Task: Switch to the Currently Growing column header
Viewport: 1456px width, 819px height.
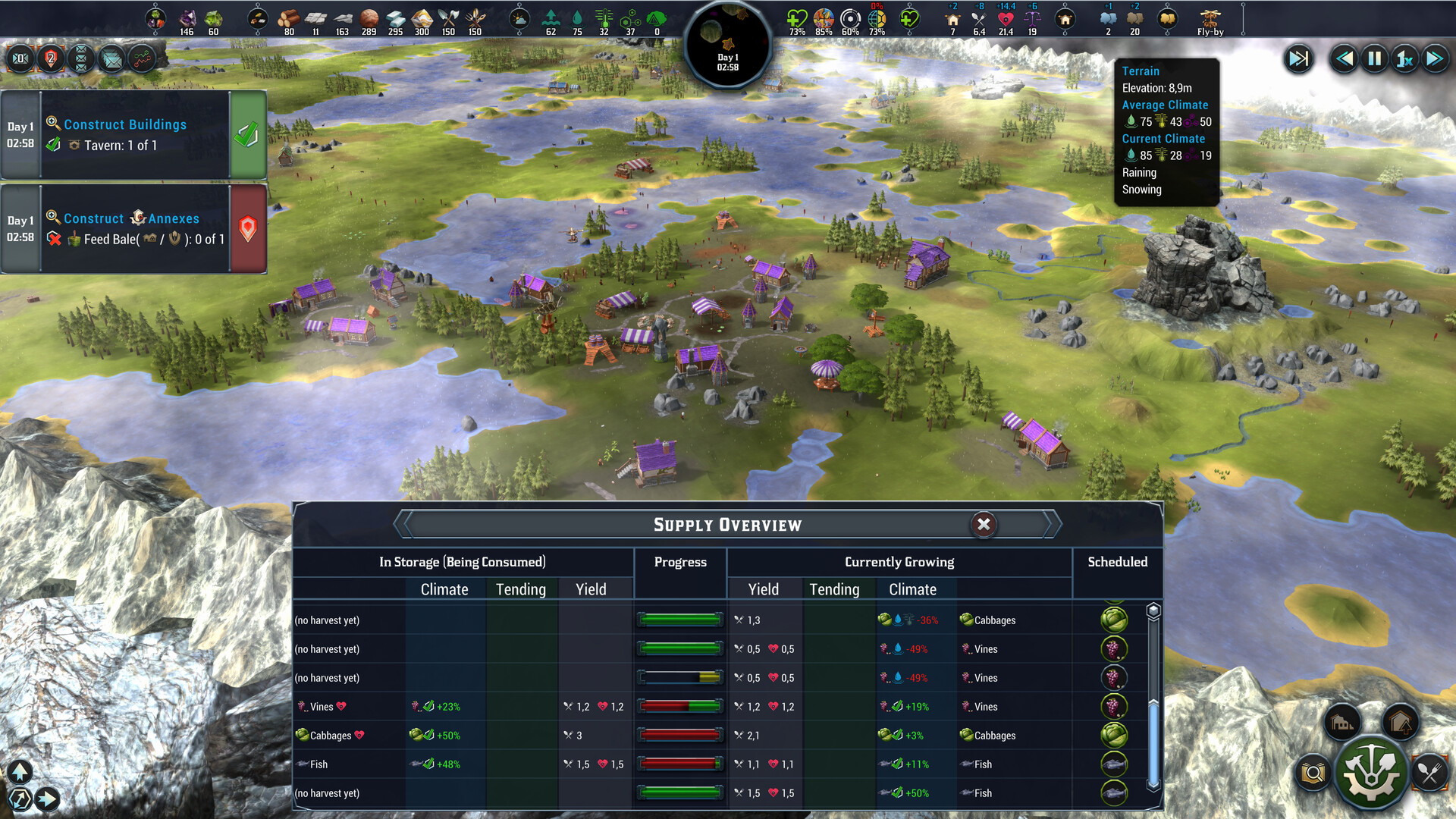Action: [899, 562]
